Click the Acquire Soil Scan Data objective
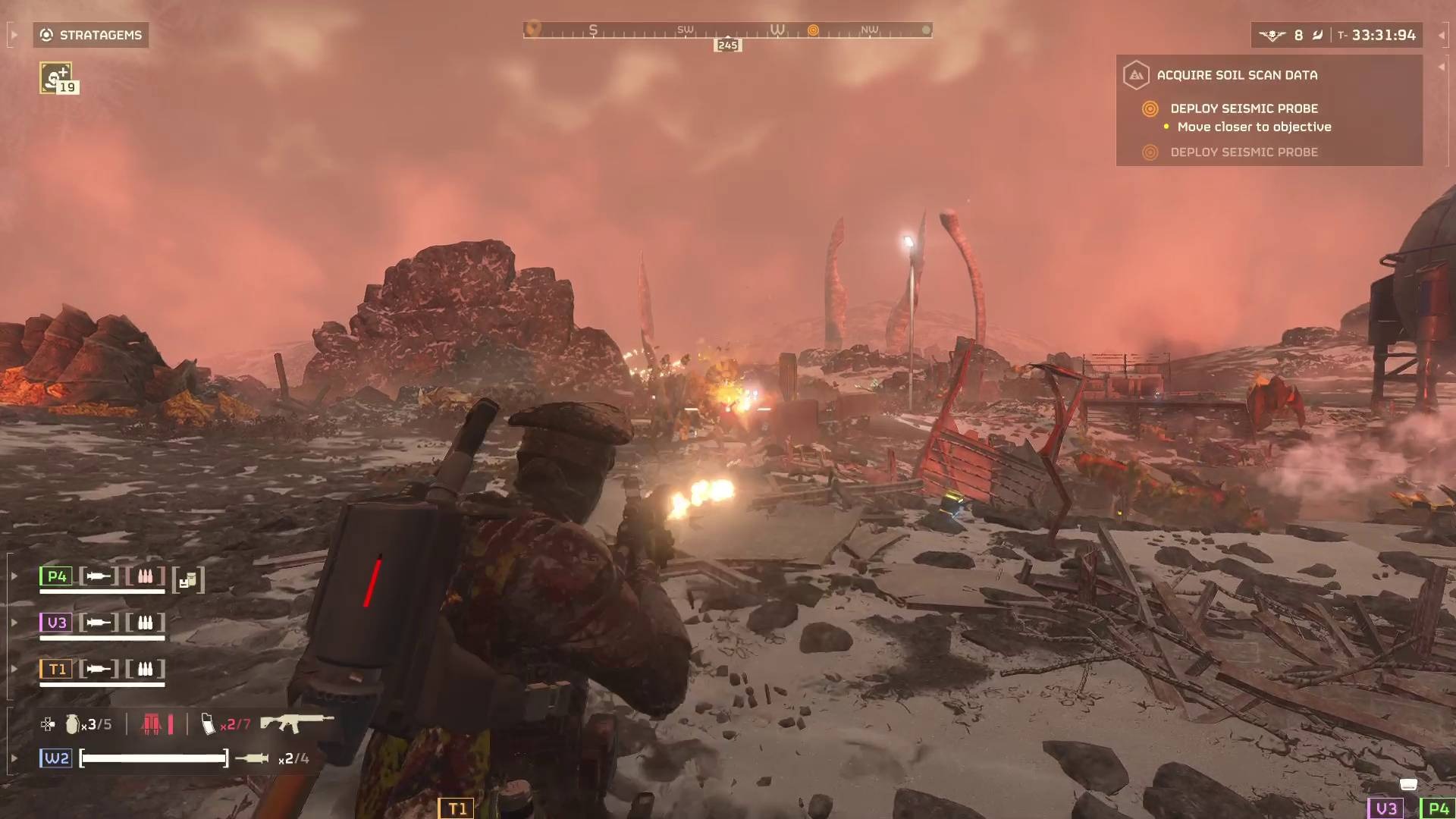Viewport: 1456px width, 819px height. click(x=1236, y=75)
